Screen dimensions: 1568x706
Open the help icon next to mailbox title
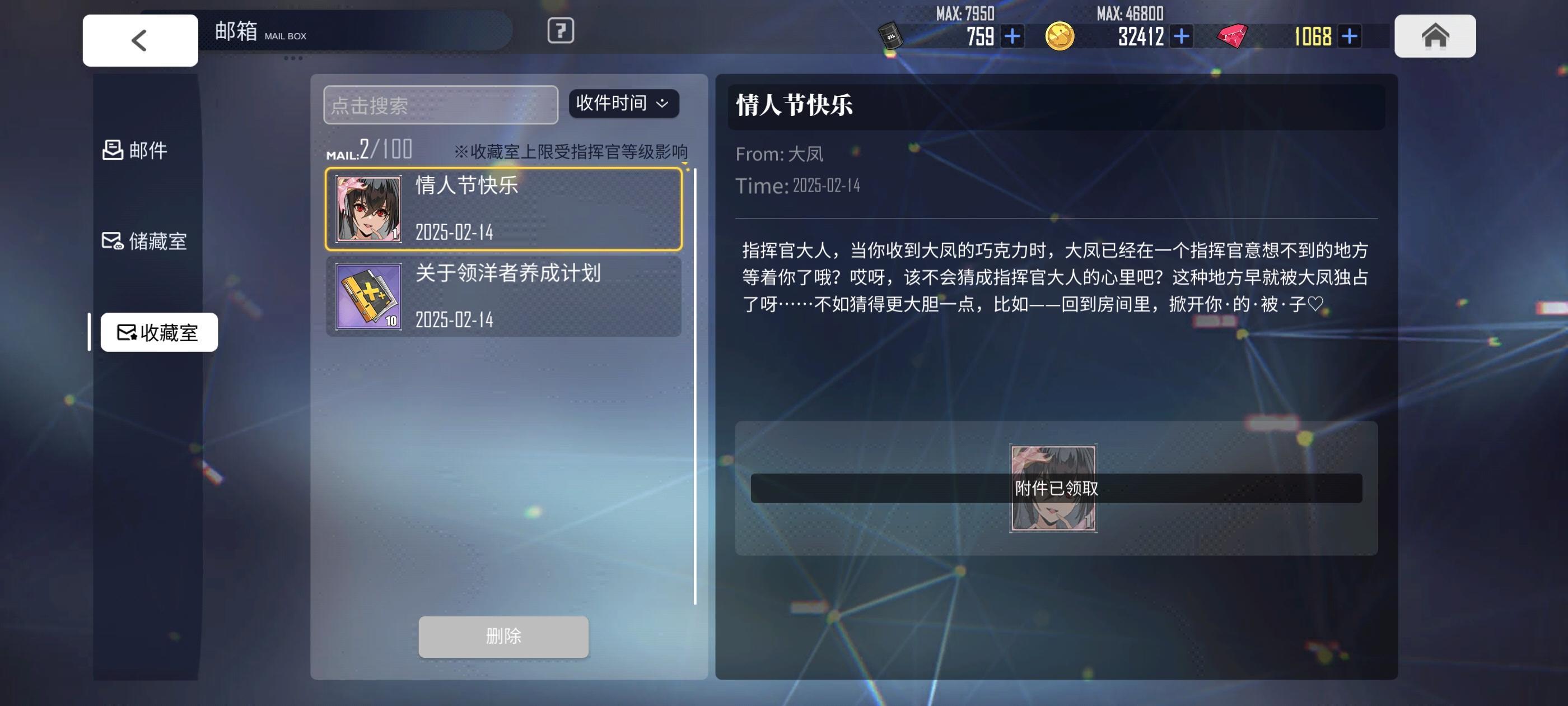pos(559,32)
